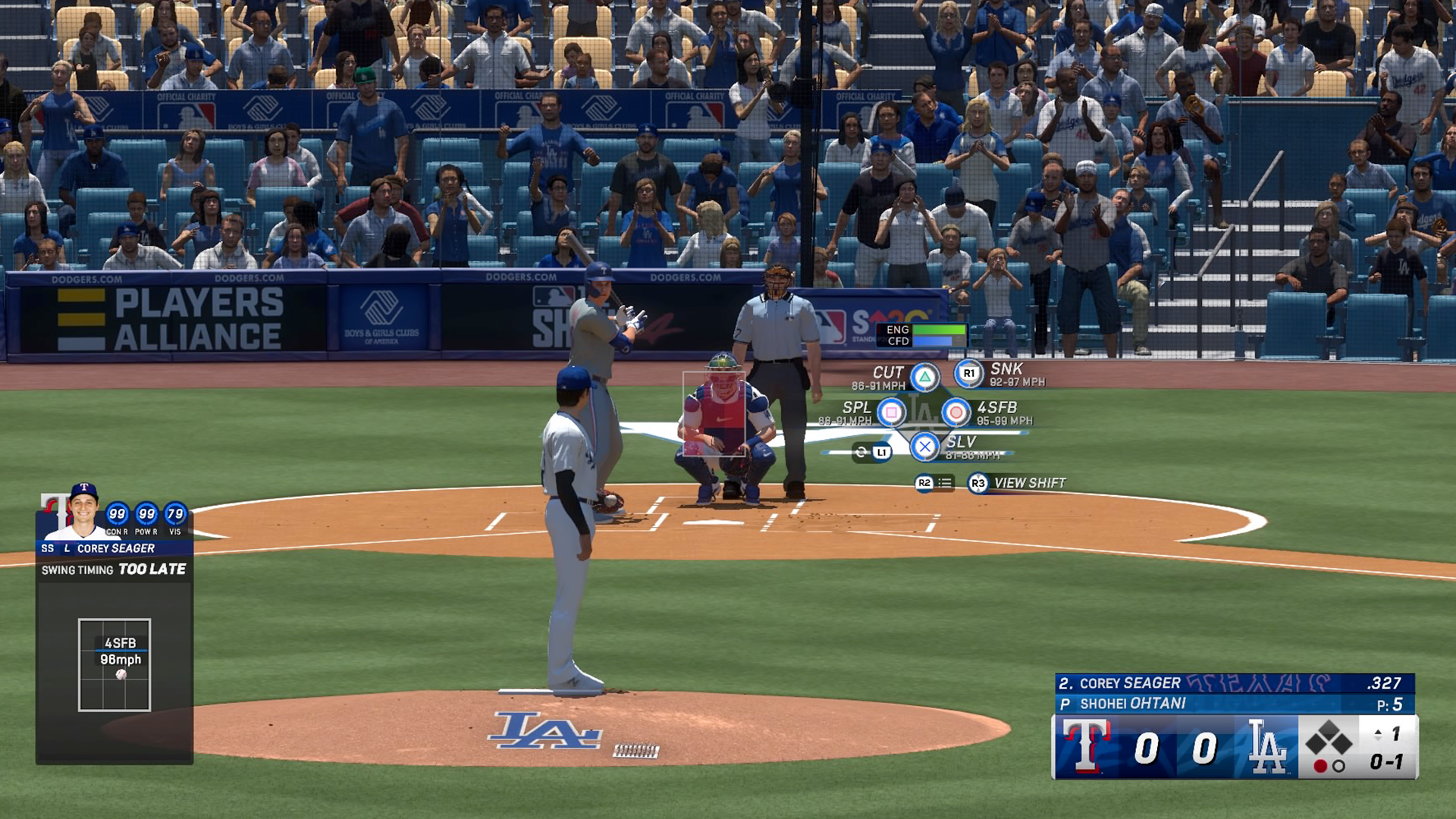1456x819 pixels.
Task: Select the Slider X pitch icon
Action: click(923, 446)
